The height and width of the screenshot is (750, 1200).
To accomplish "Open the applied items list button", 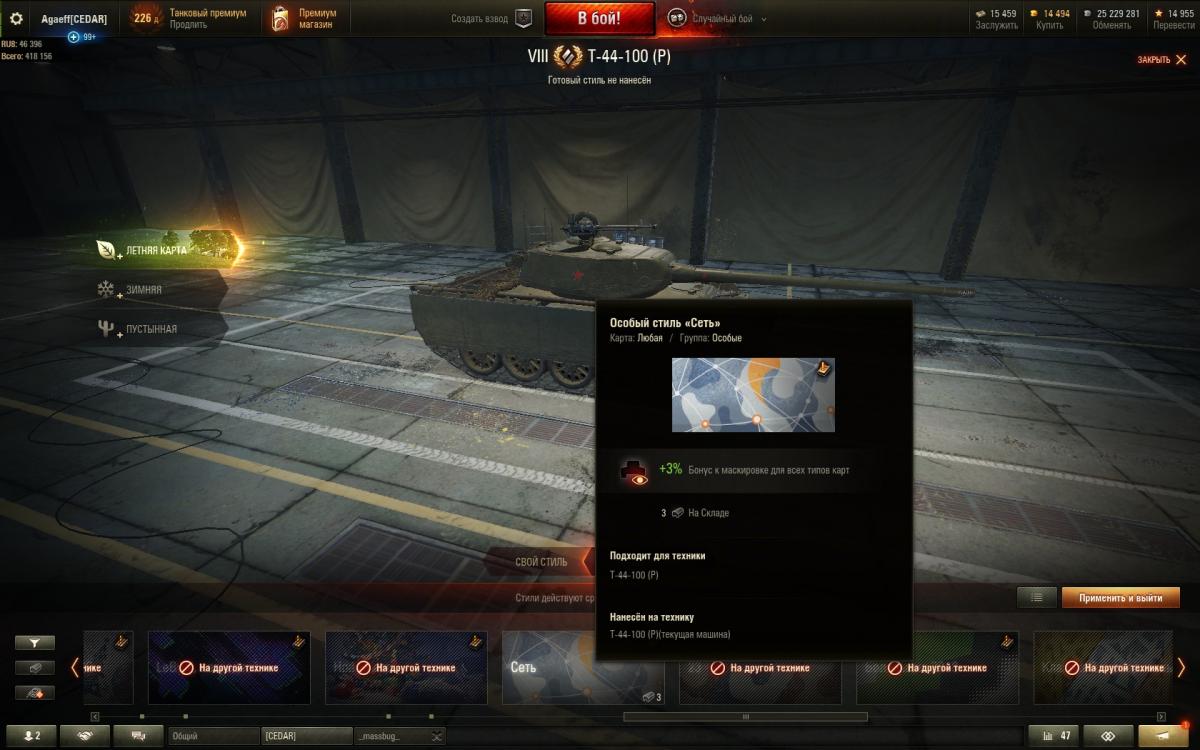I will 1036,598.
